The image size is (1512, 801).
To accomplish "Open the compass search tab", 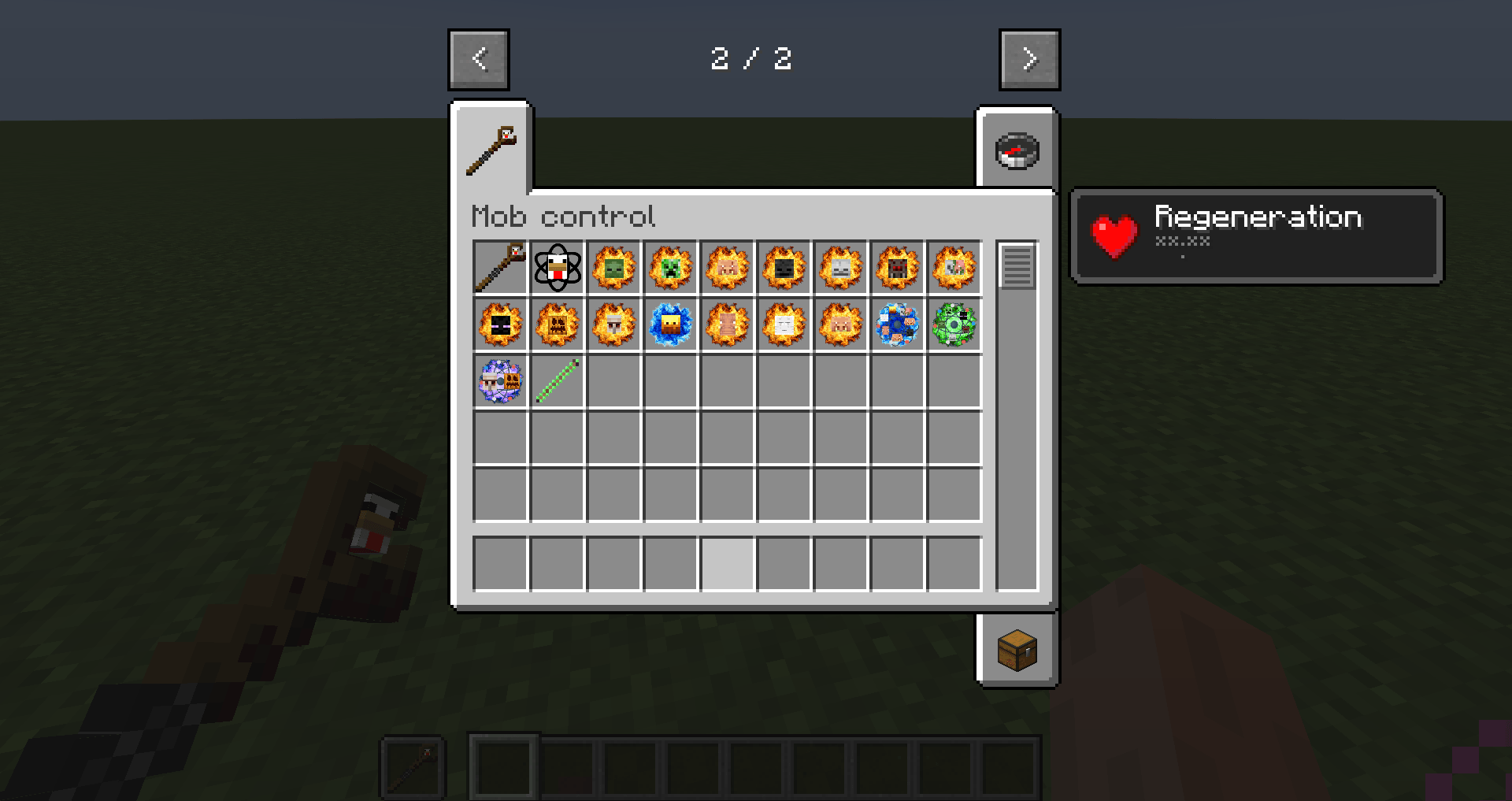I will click(x=1017, y=150).
